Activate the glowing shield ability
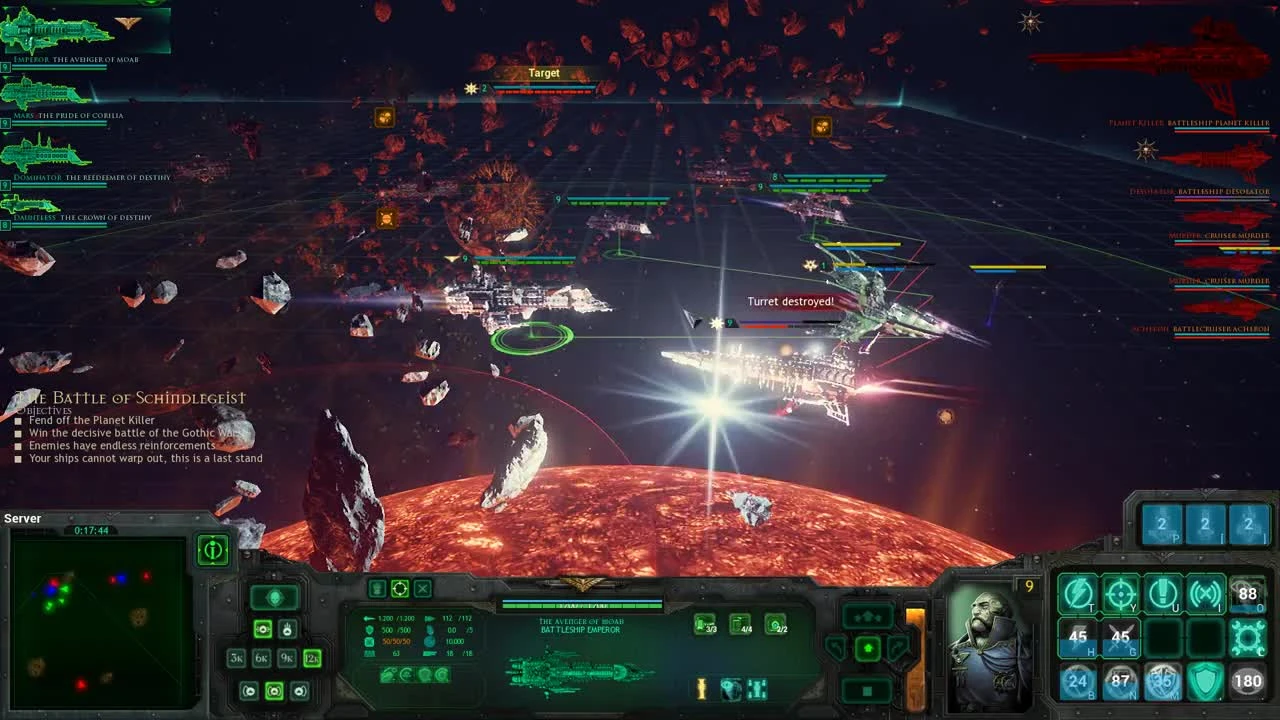 pos(1205,680)
